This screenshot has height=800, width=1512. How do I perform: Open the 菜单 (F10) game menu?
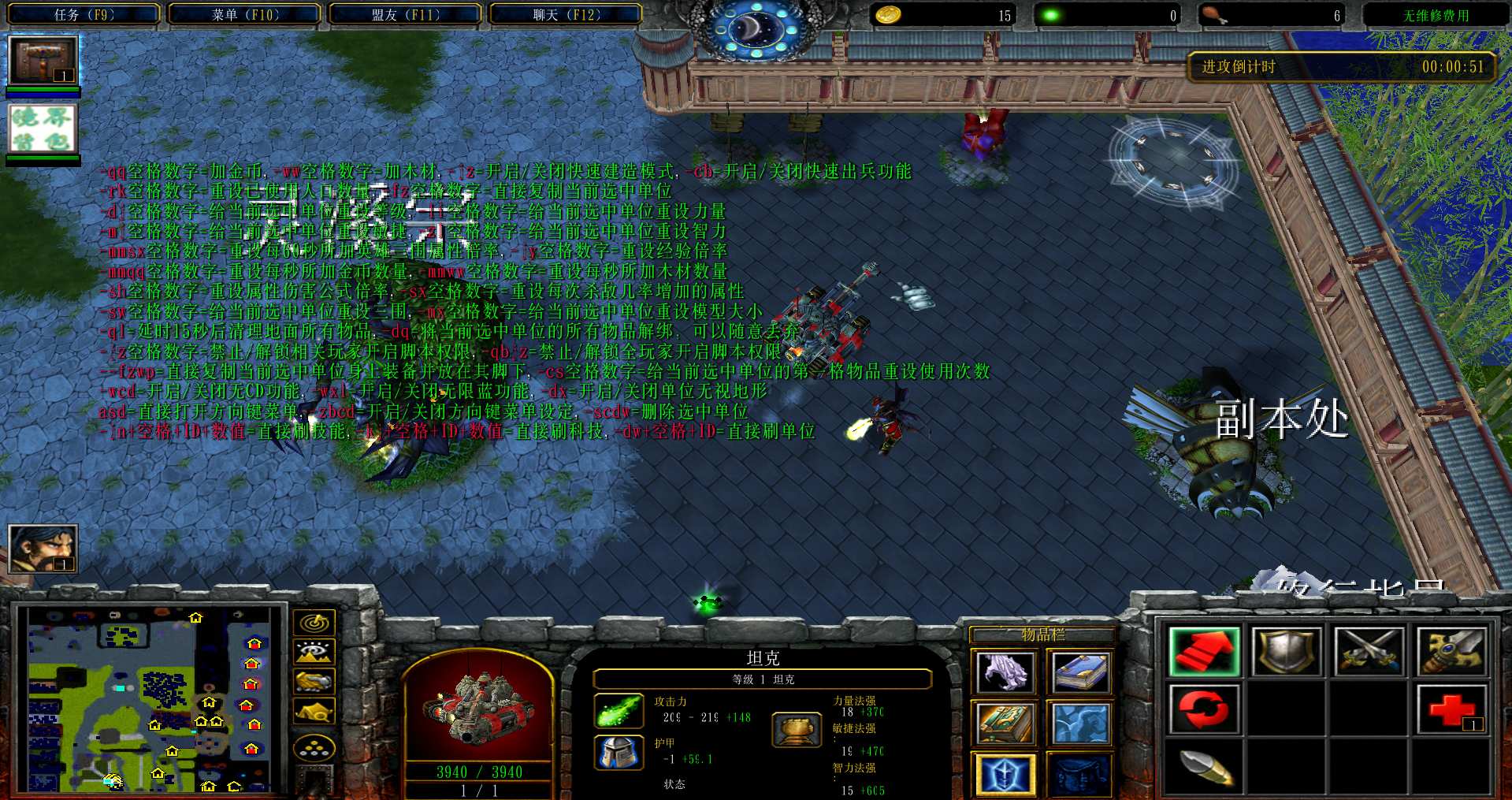(x=245, y=14)
